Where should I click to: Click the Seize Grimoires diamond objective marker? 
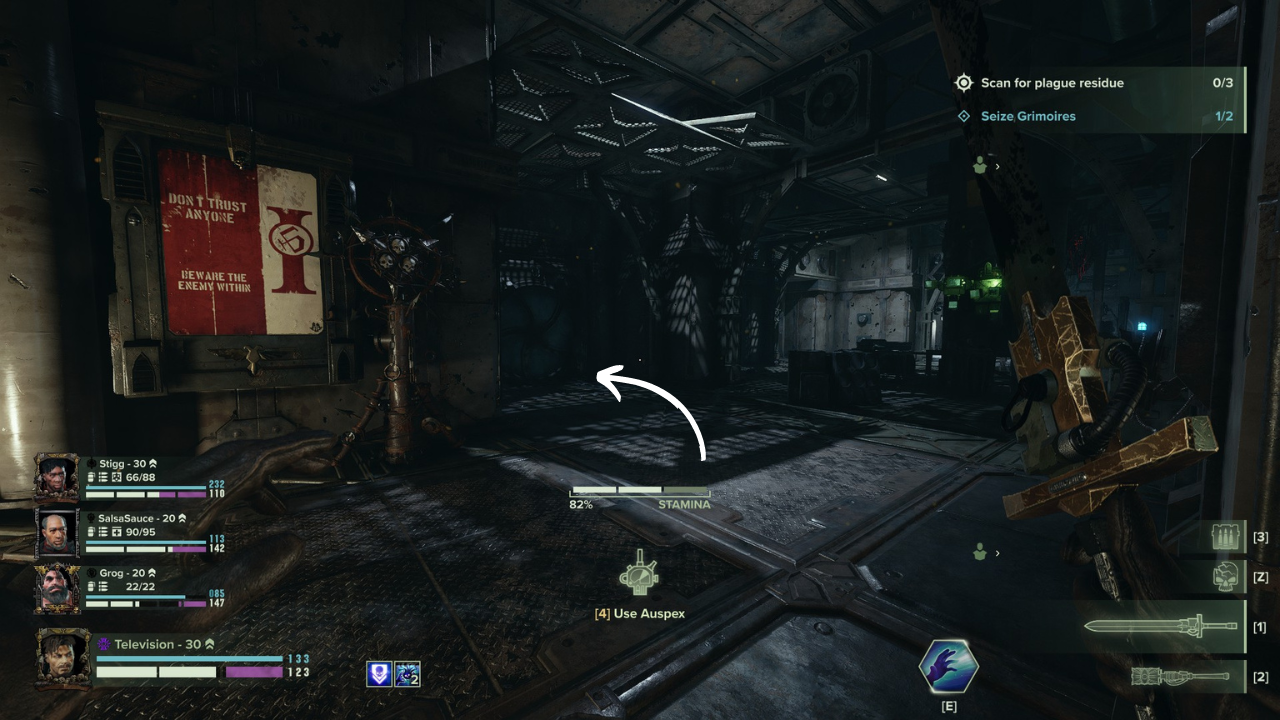point(964,116)
